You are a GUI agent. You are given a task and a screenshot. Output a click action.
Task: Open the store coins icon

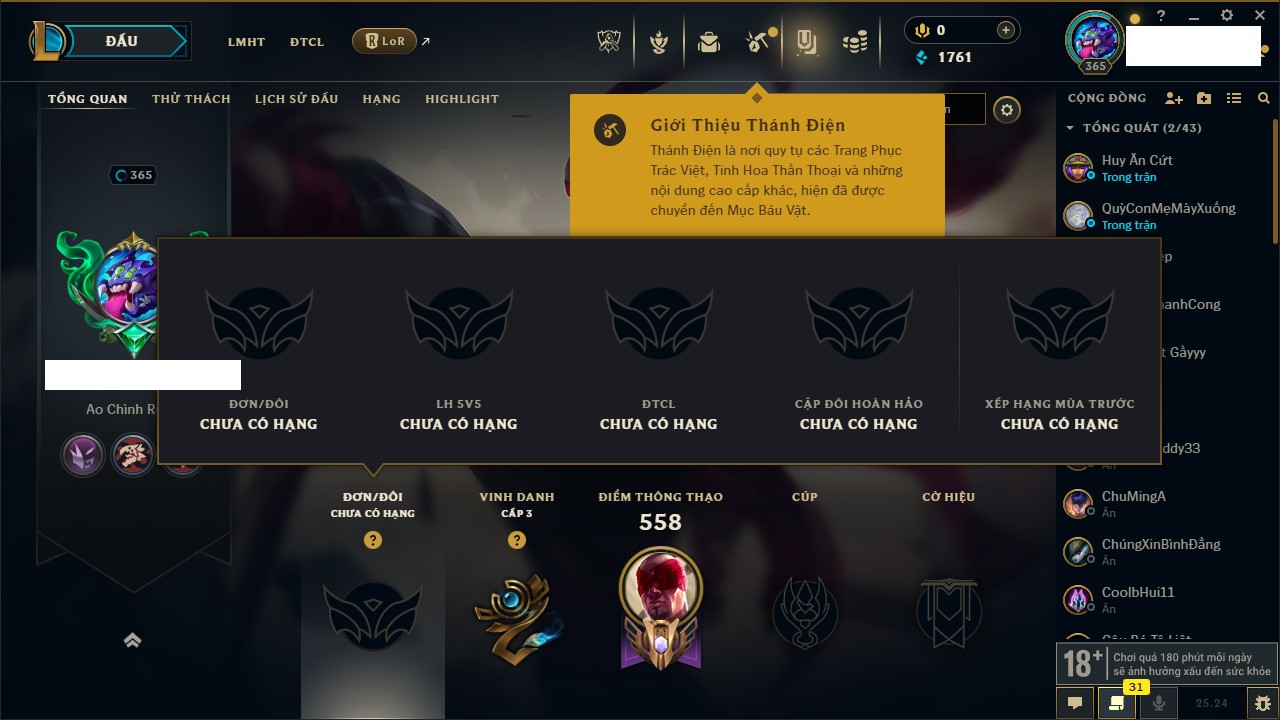tap(854, 42)
